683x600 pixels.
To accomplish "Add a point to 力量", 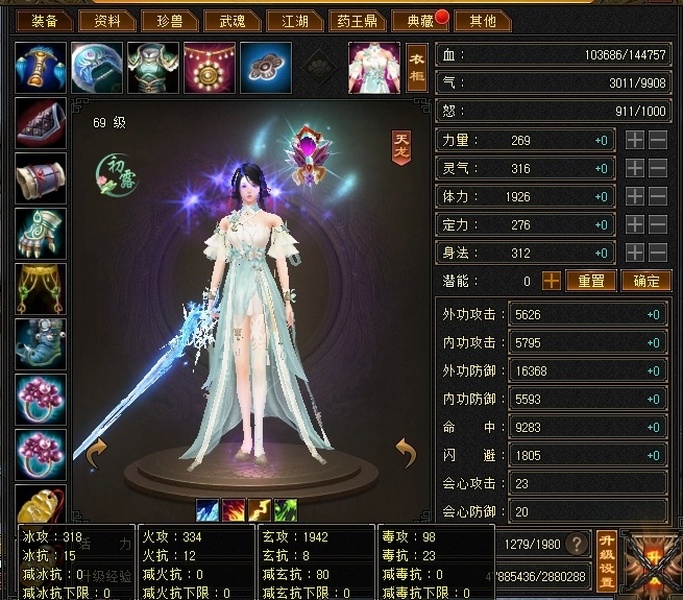I will [x=635, y=141].
